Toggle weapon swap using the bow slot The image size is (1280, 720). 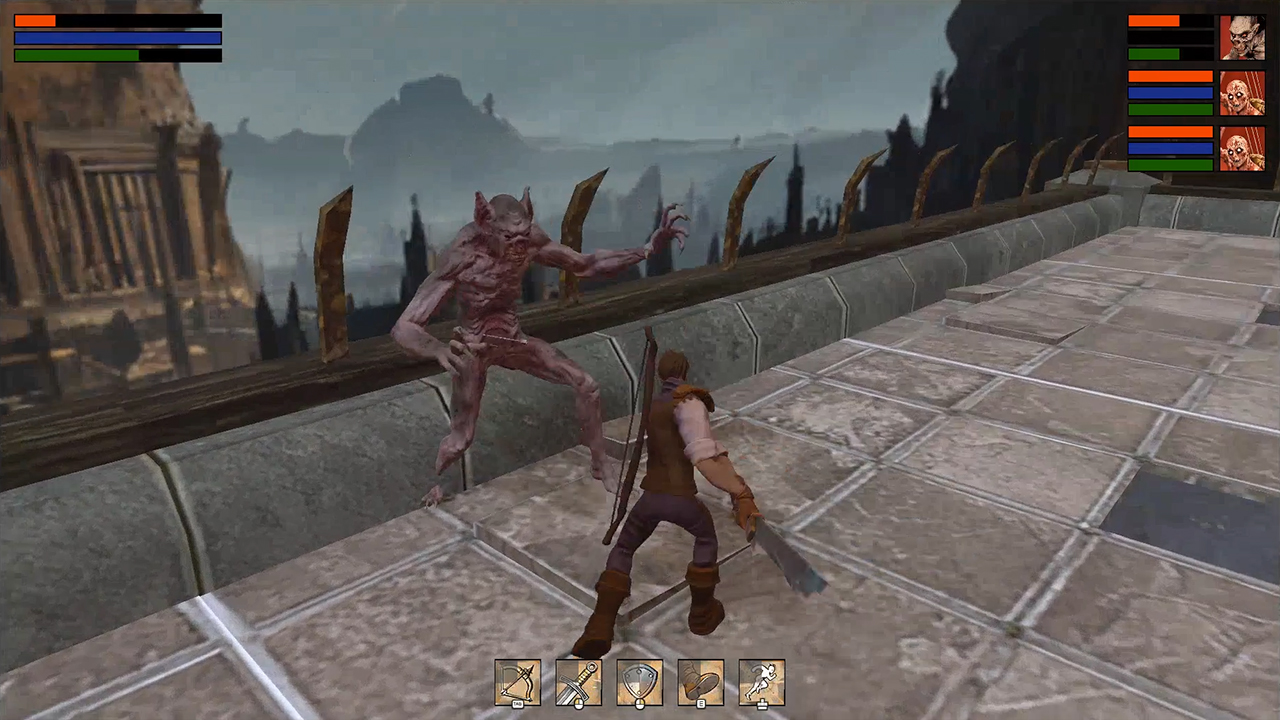(517, 683)
